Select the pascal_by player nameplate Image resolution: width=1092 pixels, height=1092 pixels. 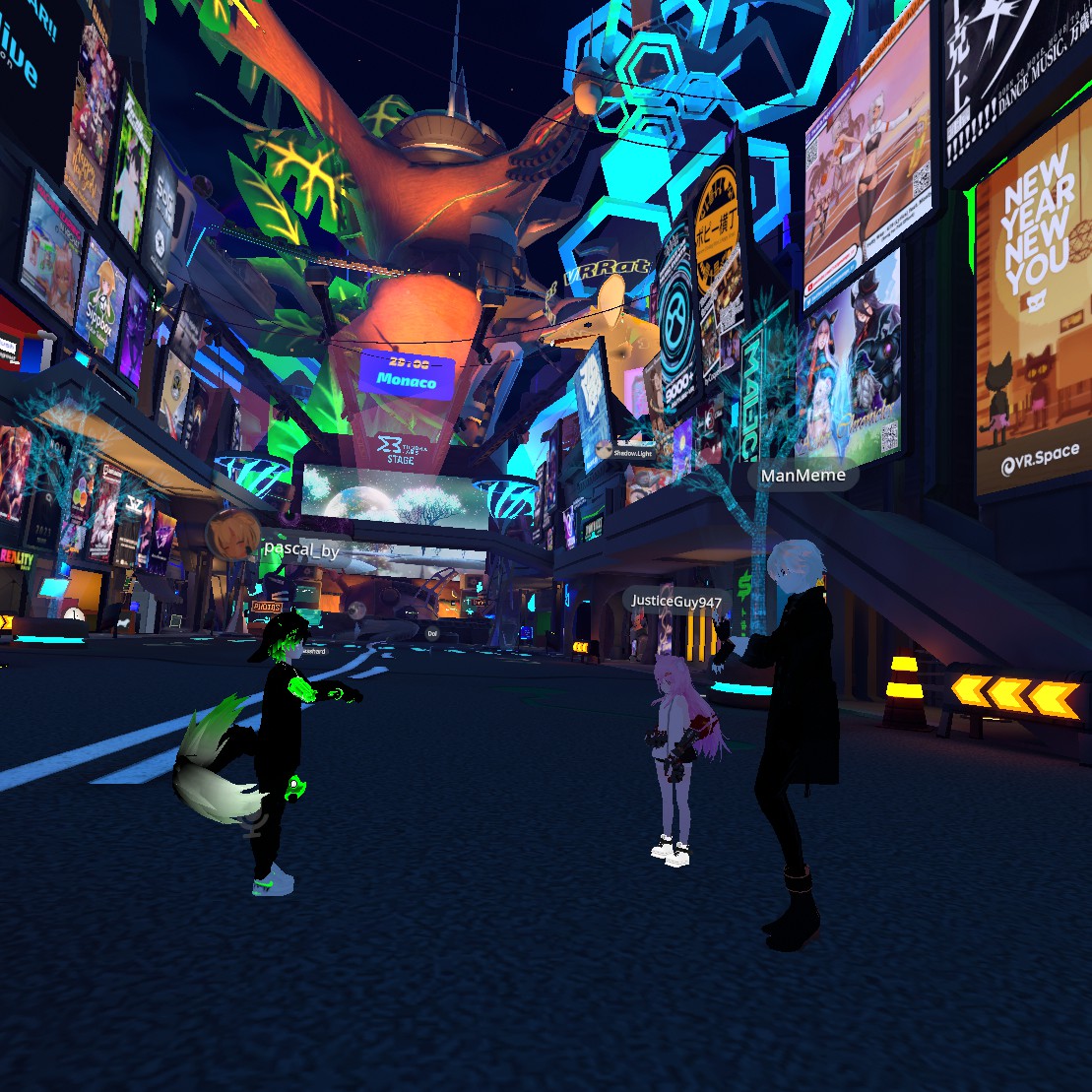pos(301,551)
